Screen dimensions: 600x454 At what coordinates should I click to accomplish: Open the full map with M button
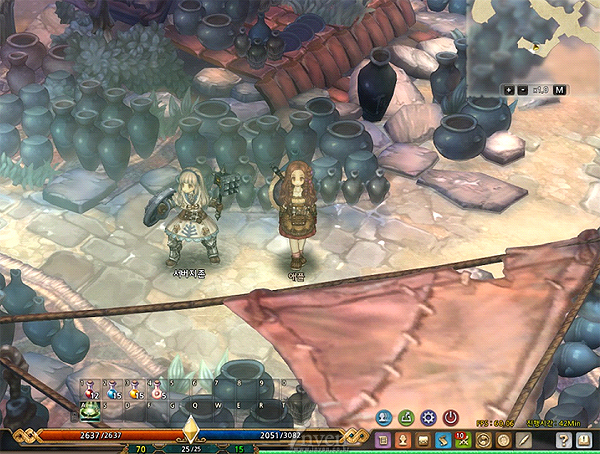560,90
